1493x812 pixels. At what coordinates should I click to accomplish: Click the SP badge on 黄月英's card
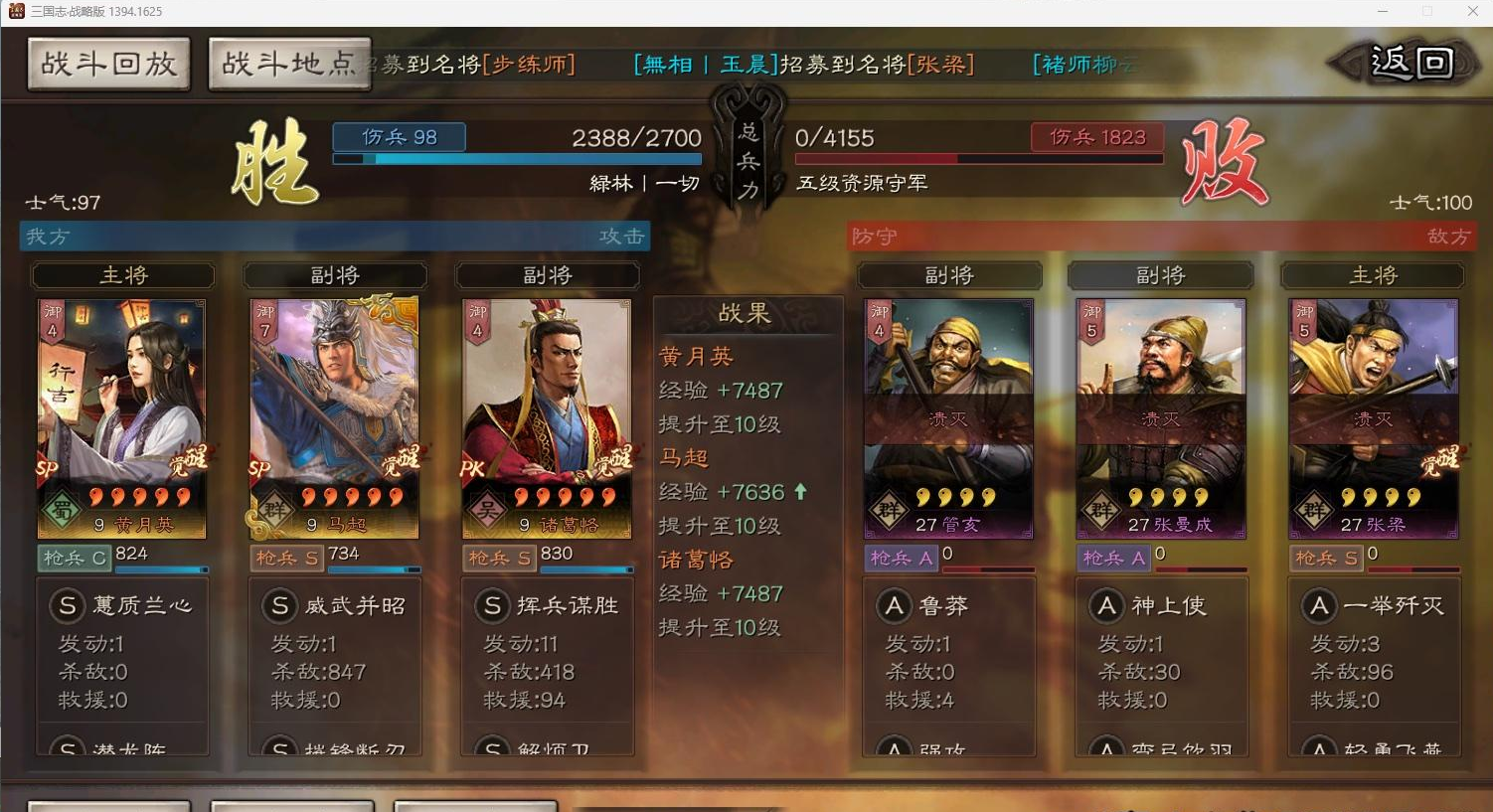click(x=46, y=469)
